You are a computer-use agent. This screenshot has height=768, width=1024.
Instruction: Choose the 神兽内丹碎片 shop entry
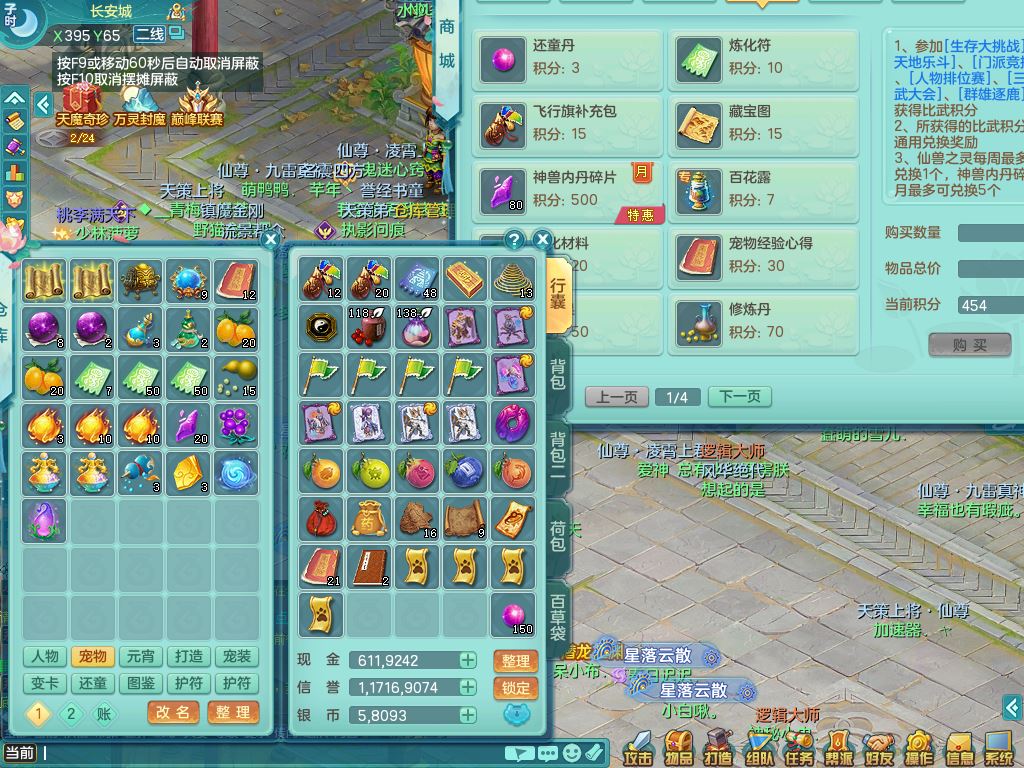[x=567, y=190]
